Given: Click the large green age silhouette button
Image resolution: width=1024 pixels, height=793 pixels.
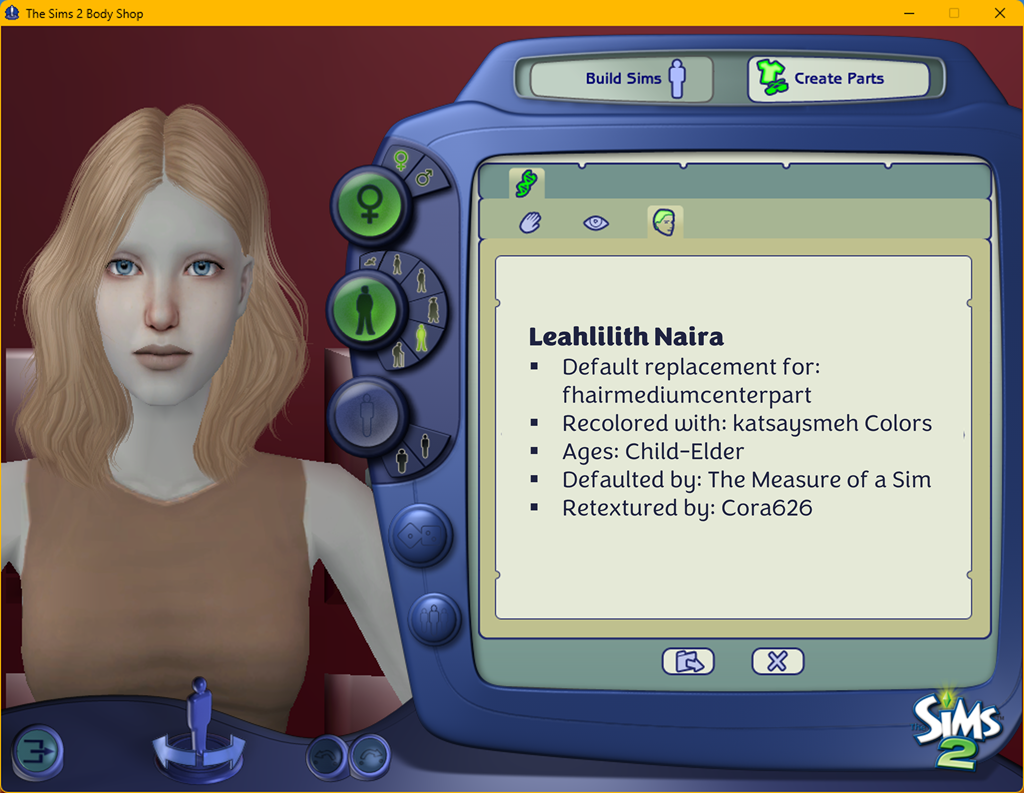Looking at the screenshot, I should [365, 309].
